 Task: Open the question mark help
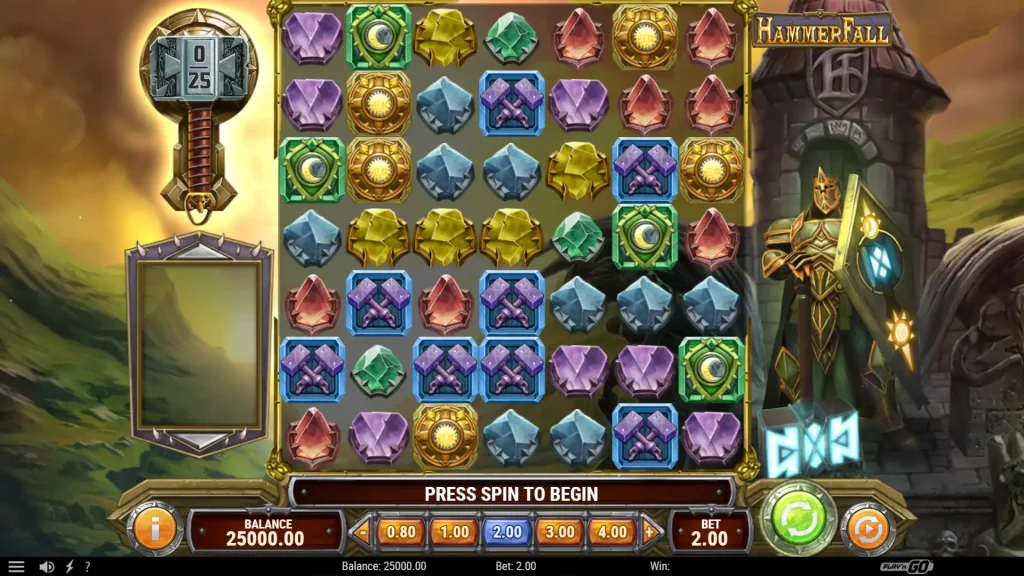pos(87,566)
